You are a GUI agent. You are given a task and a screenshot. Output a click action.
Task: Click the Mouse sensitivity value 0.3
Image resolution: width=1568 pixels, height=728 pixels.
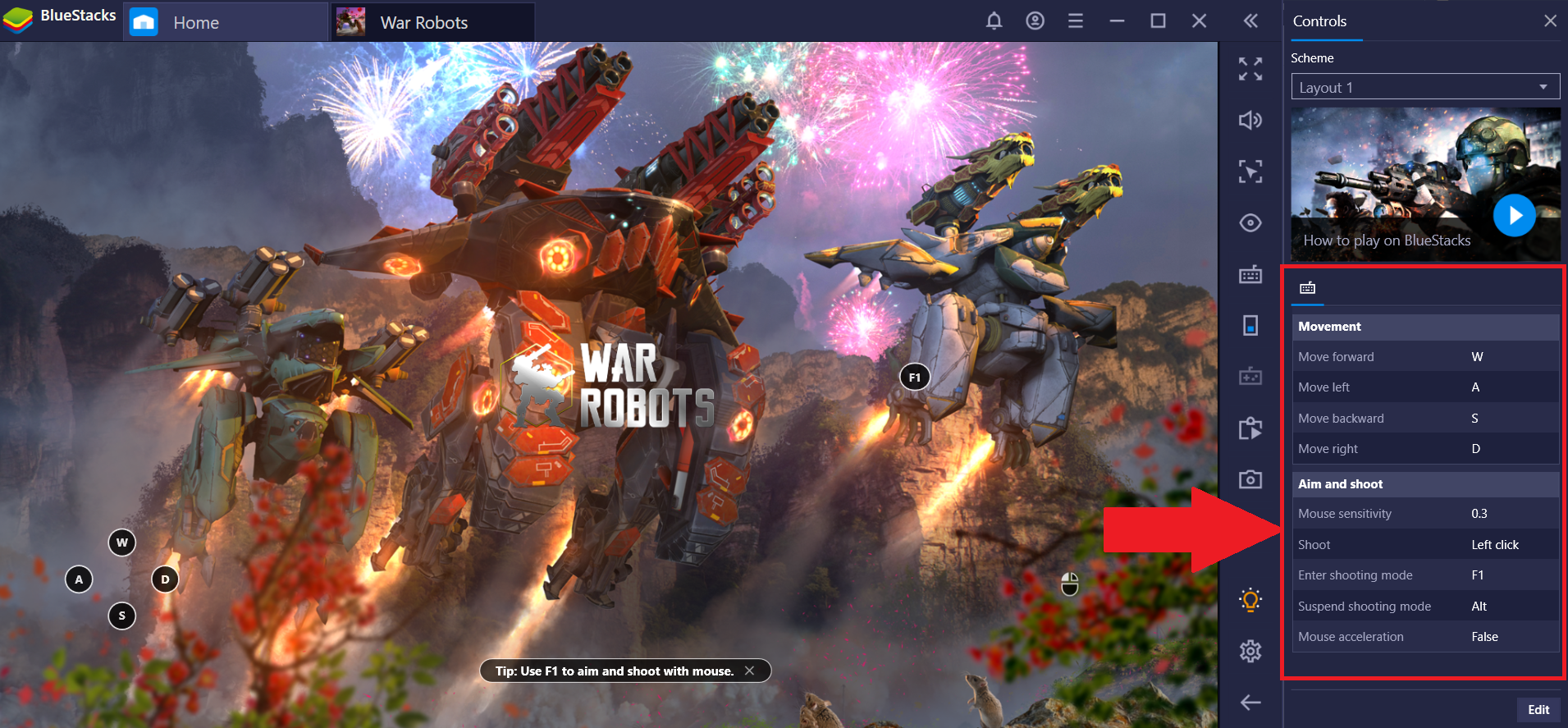(x=1479, y=514)
